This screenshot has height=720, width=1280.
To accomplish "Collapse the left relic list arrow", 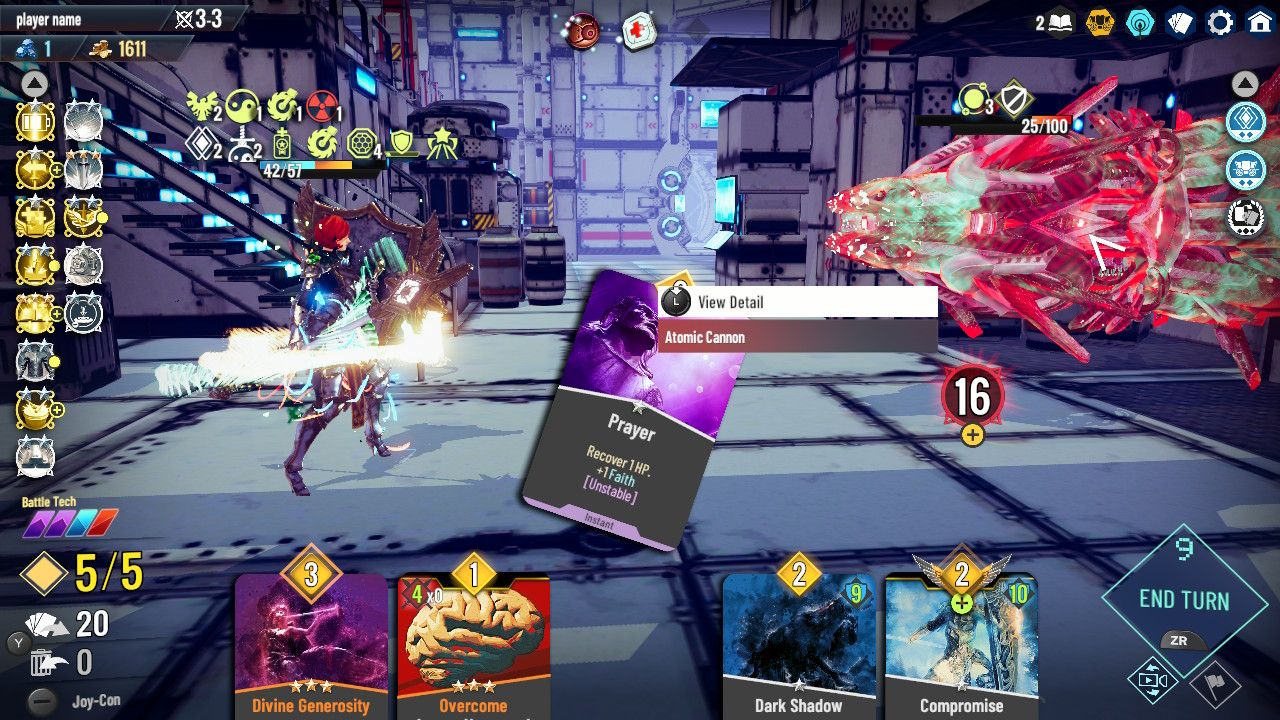I will pyautogui.click(x=34, y=83).
